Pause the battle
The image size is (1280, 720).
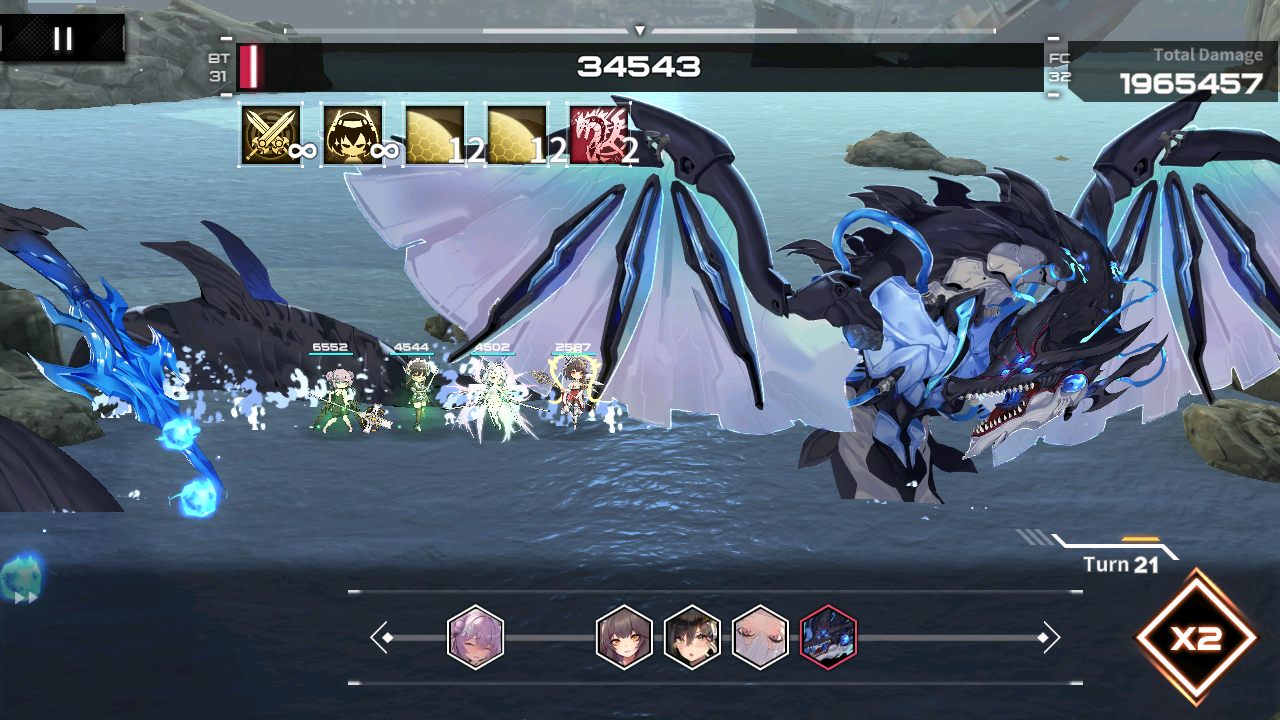(x=63, y=39)
